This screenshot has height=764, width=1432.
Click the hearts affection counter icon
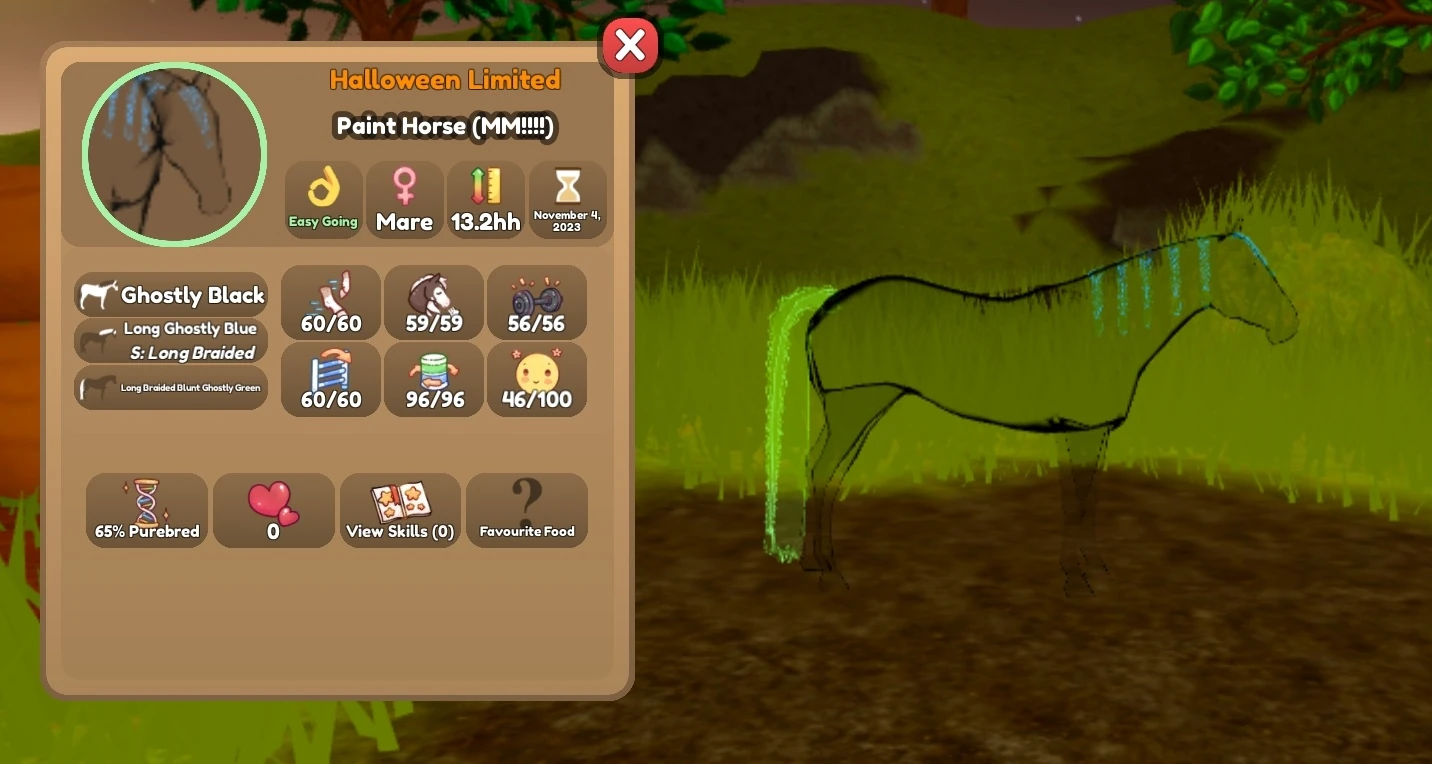click(273, 510)
